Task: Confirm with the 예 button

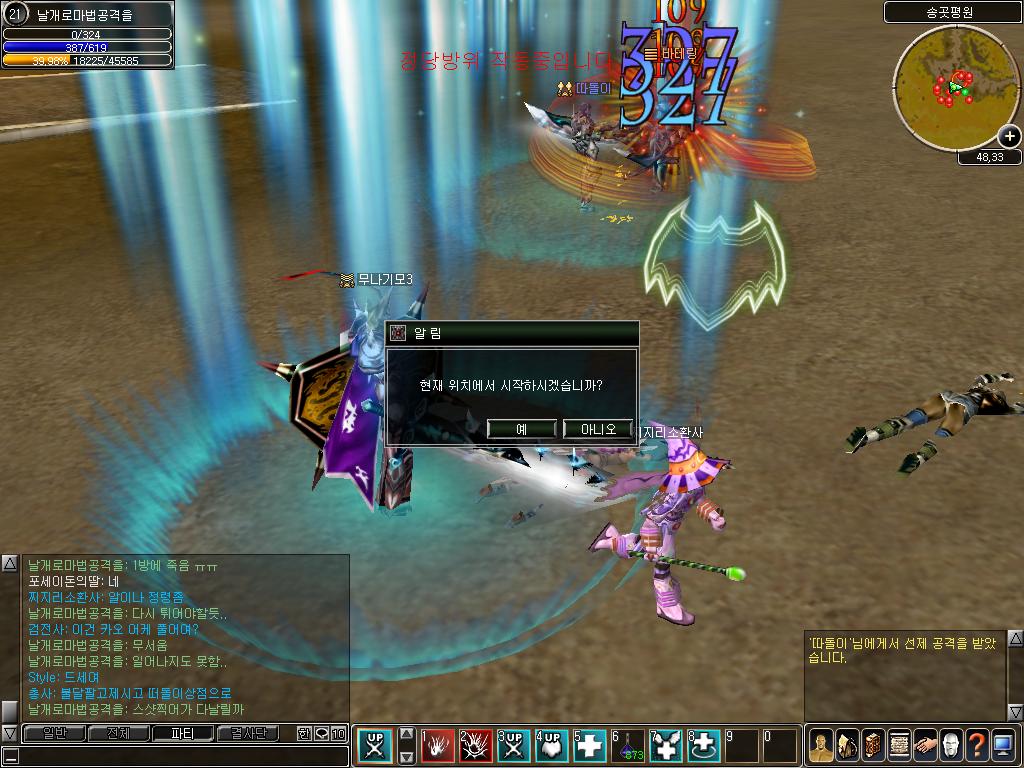Action: point(521,429)
